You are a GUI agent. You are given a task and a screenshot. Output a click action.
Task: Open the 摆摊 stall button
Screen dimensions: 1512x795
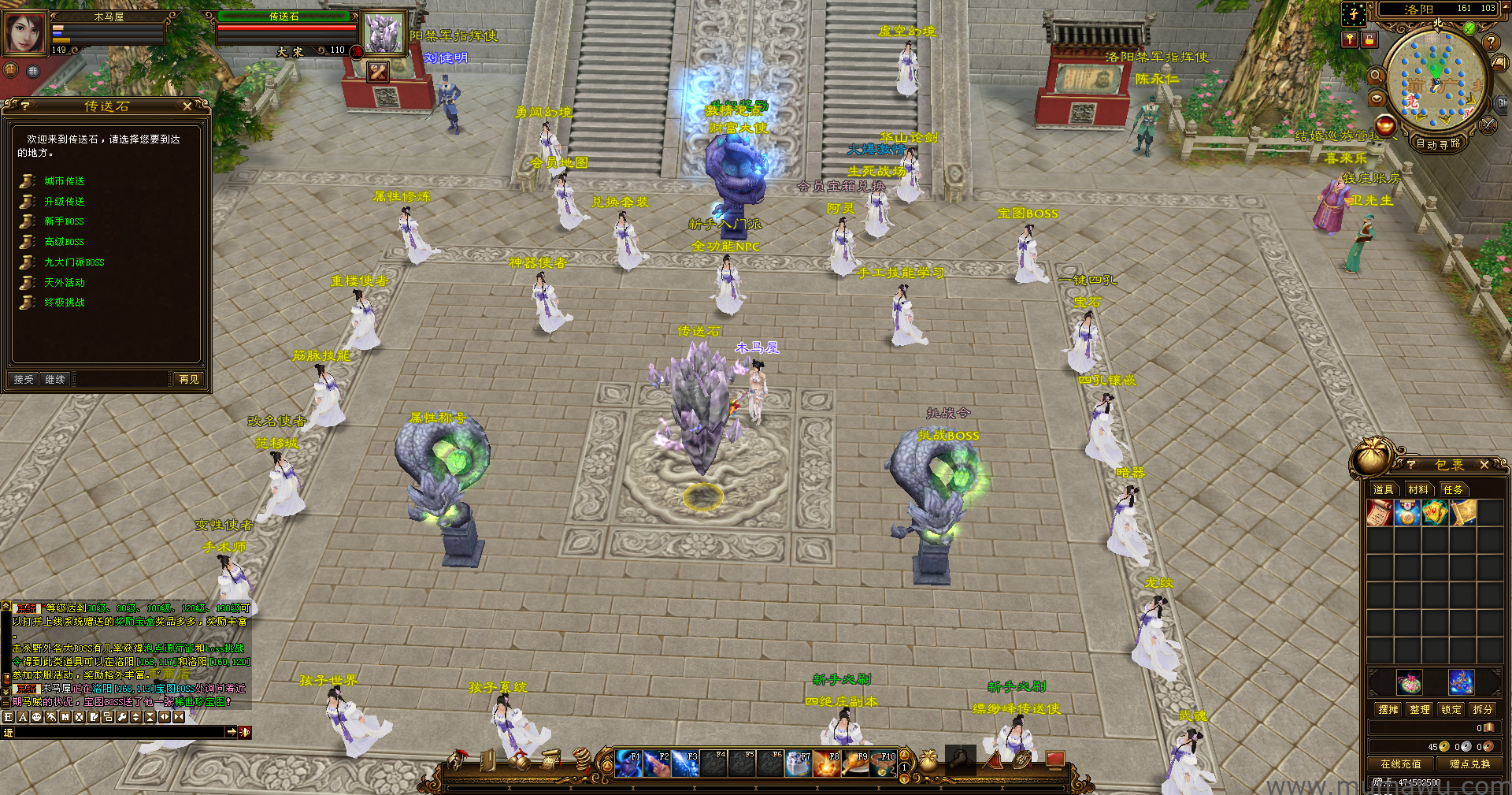[x=1388, y=709]
